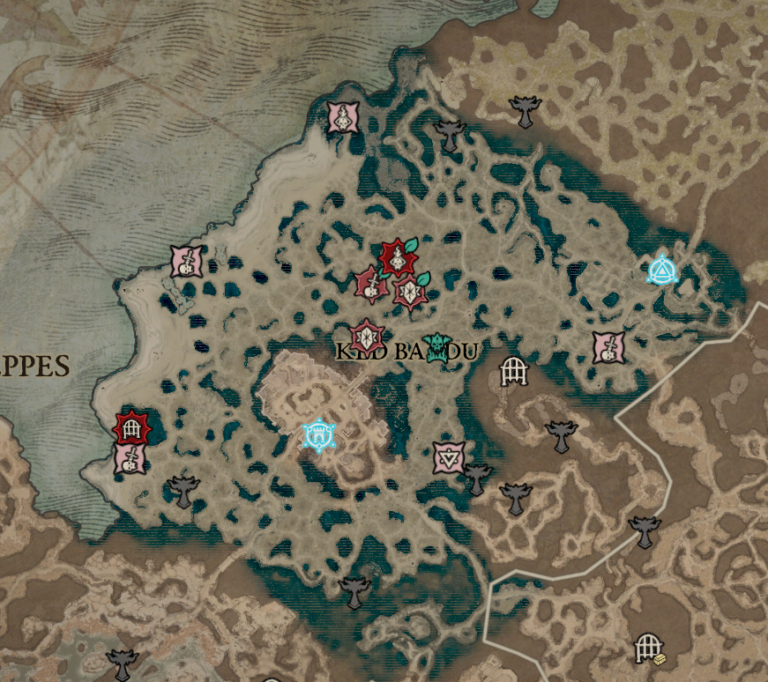Select the pink marker with the bottle symbol
The width and height of the screenshot is (768, 682).
click(x=343, y=118)
